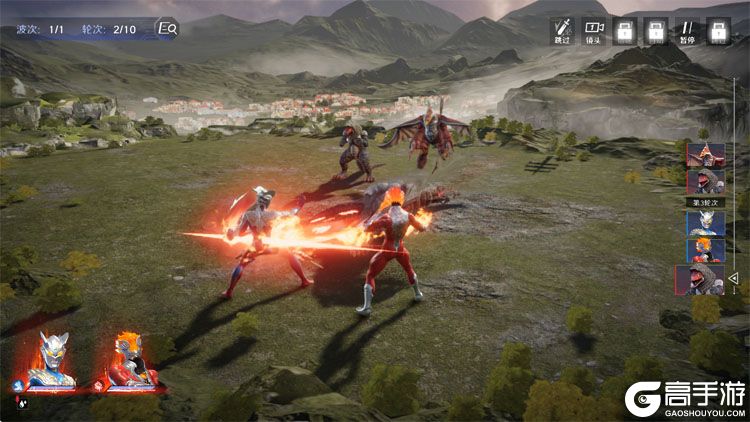Pause the battle with the 暂停 button
The height and width of the screenshot is (422, 750).
pos(687,30)
